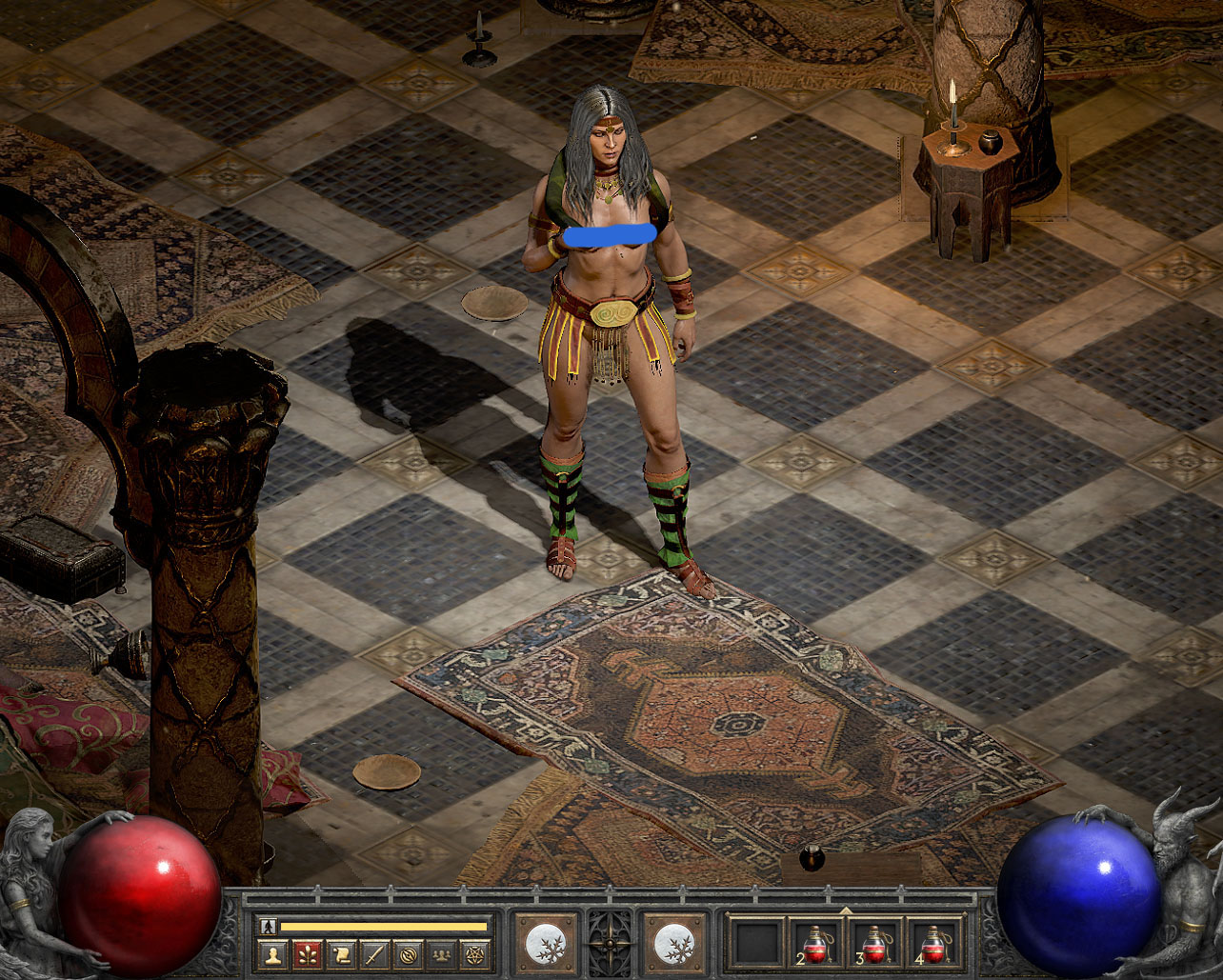Expand the belt using the small up arrow
The width and height of the screenshot is (1223, 980).
pyautogui.click(x=845, y=911)
